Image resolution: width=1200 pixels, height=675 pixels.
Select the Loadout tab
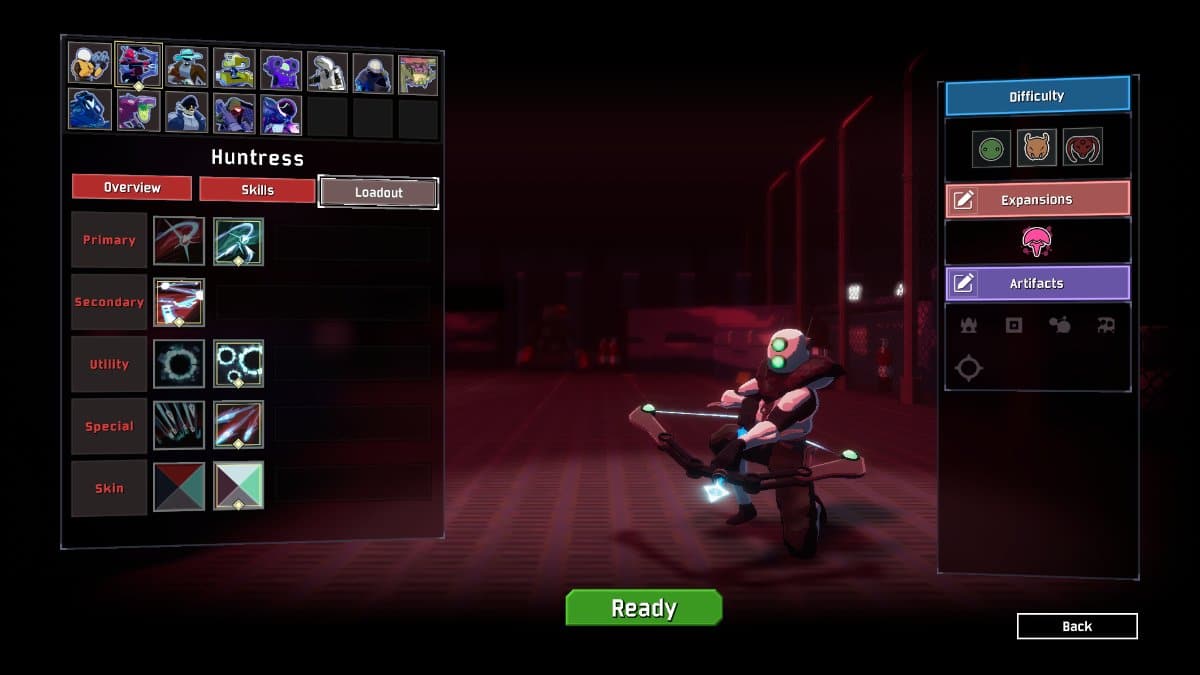click(x=378, y=192)
